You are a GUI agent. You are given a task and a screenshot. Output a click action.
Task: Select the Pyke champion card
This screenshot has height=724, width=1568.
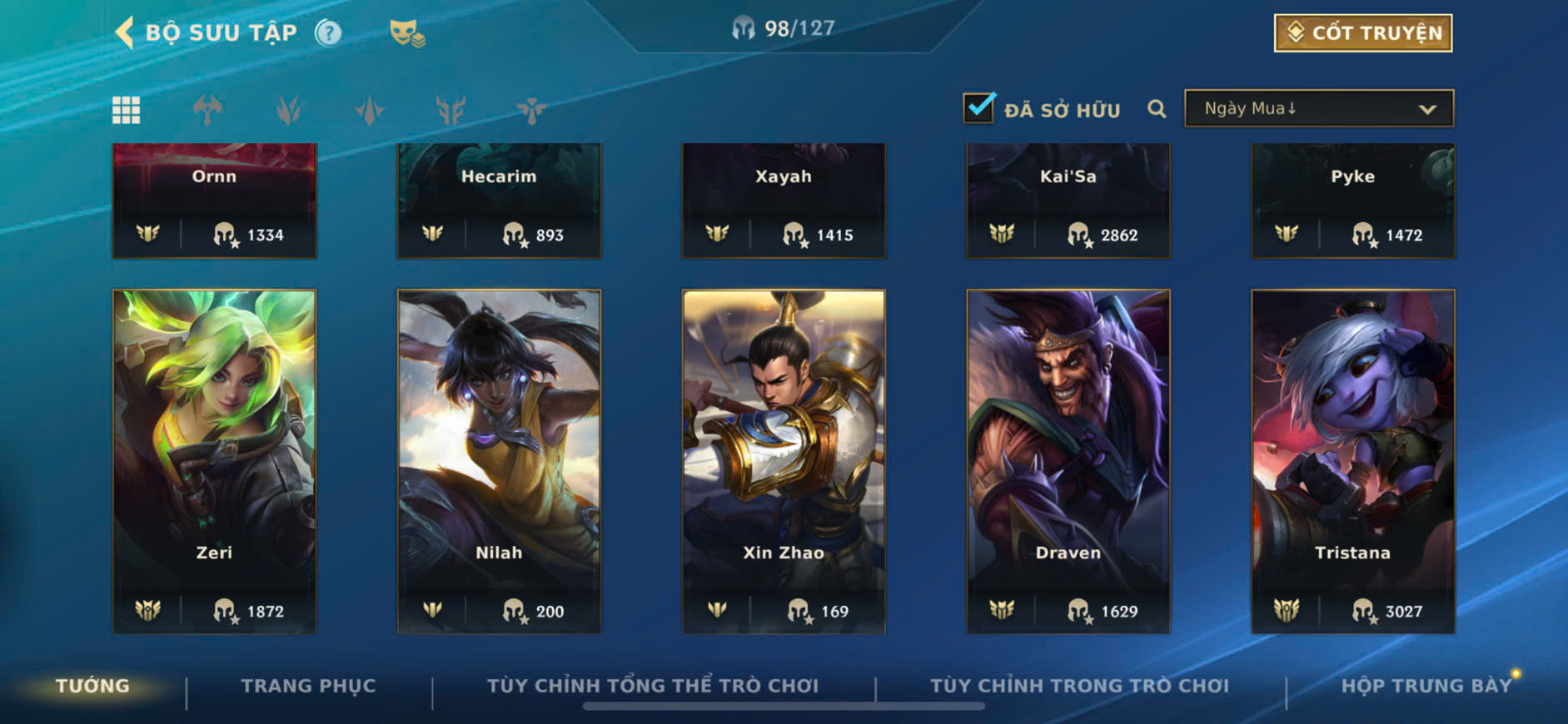pos(1353,201)
